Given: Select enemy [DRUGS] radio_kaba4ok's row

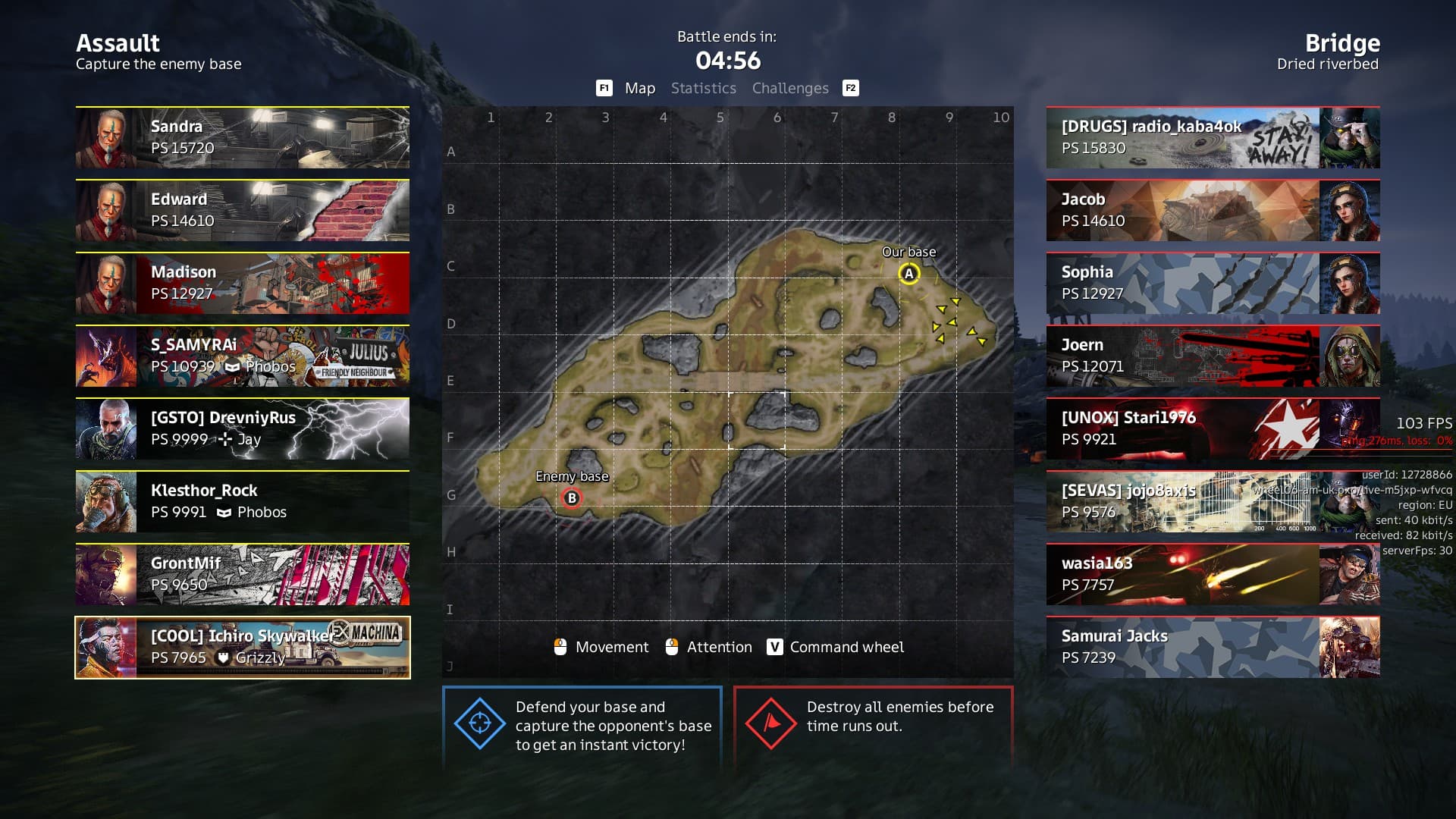Looking at the screenshot, I should (1213, 137).
